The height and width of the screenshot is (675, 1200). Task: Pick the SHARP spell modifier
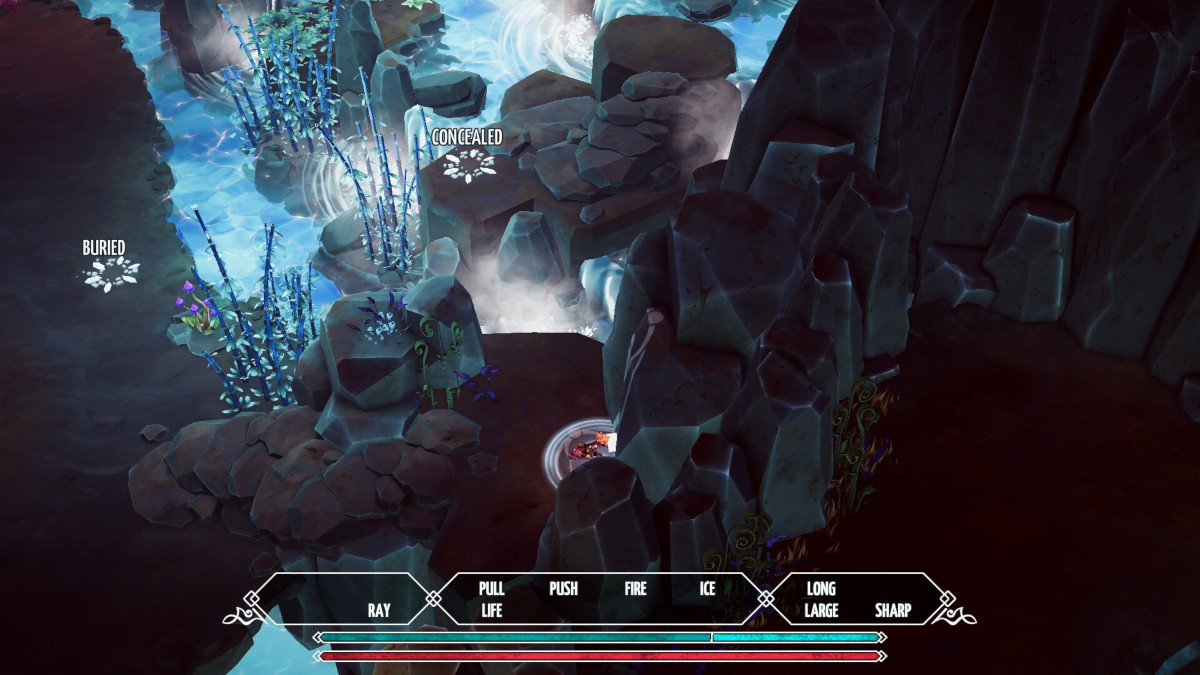pos(893,610)
